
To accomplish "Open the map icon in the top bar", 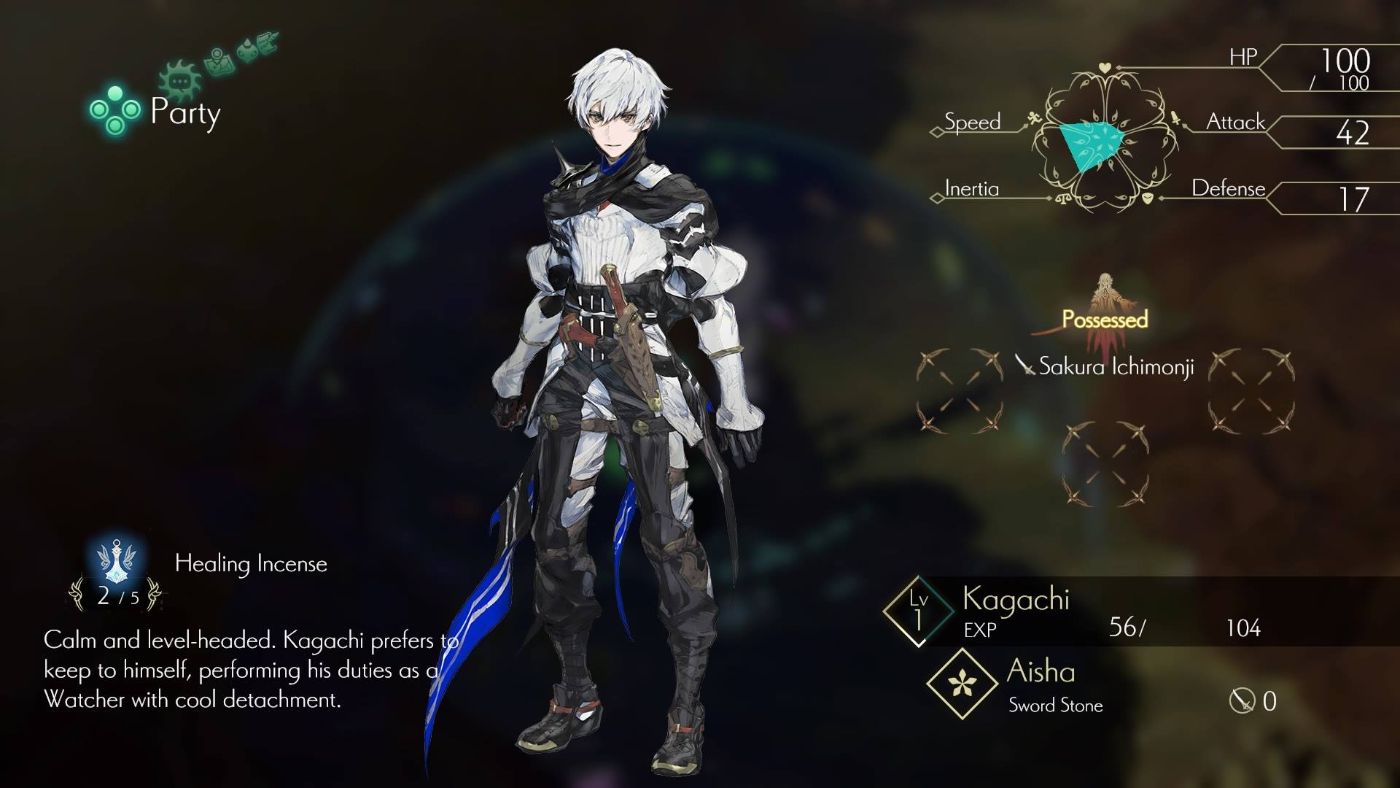I will pyautogui.click(x=219, y=63).
